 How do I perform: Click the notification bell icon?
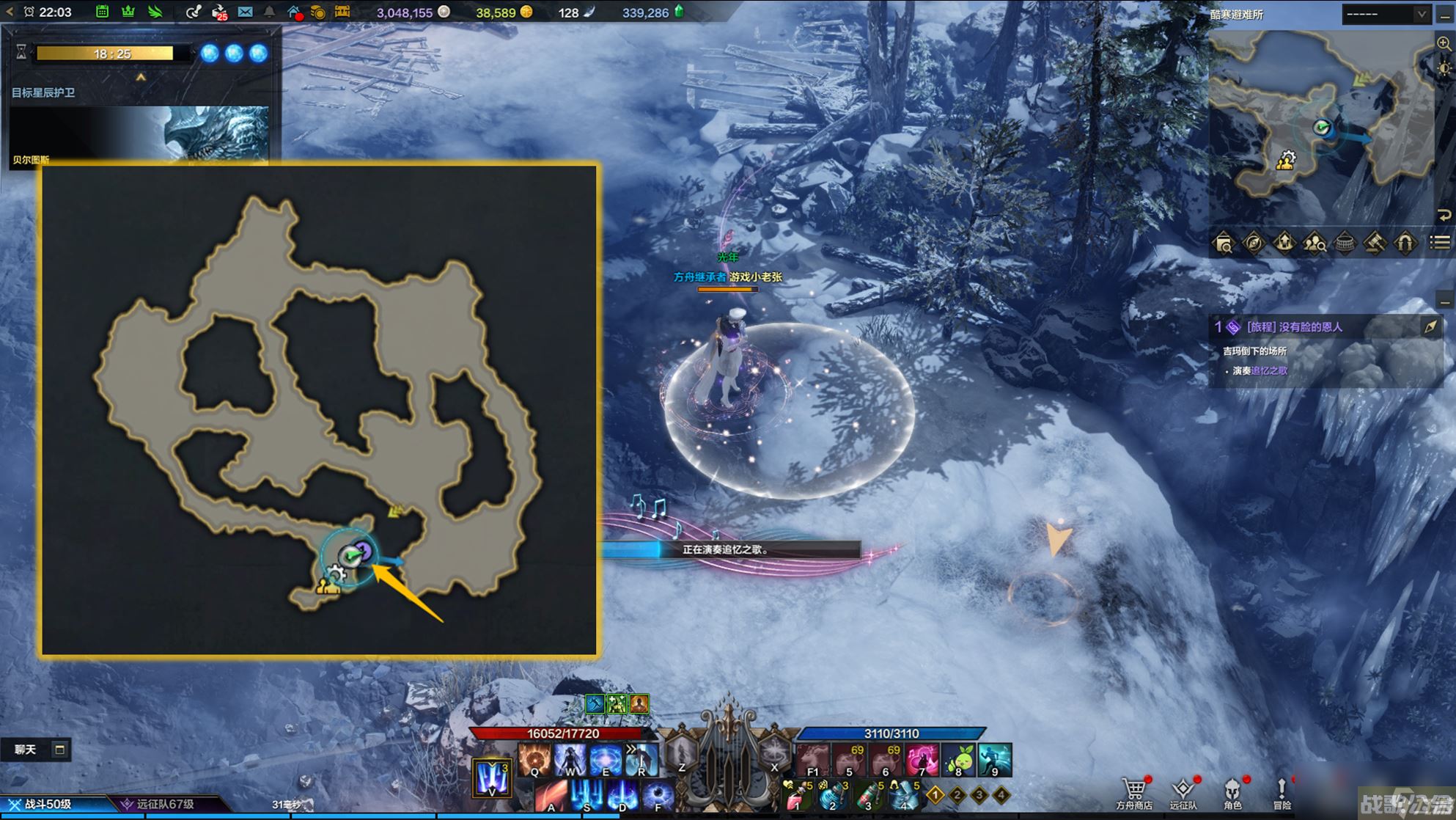[x=269, y=12]
